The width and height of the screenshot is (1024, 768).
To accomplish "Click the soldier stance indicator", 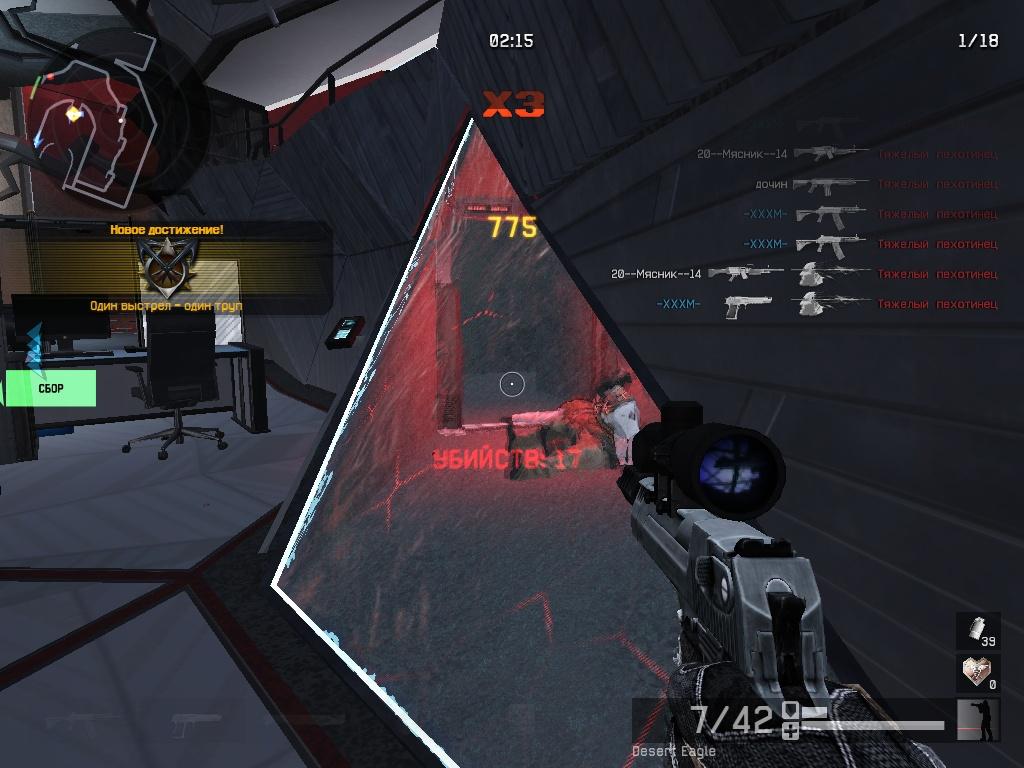I will (978, 720).
